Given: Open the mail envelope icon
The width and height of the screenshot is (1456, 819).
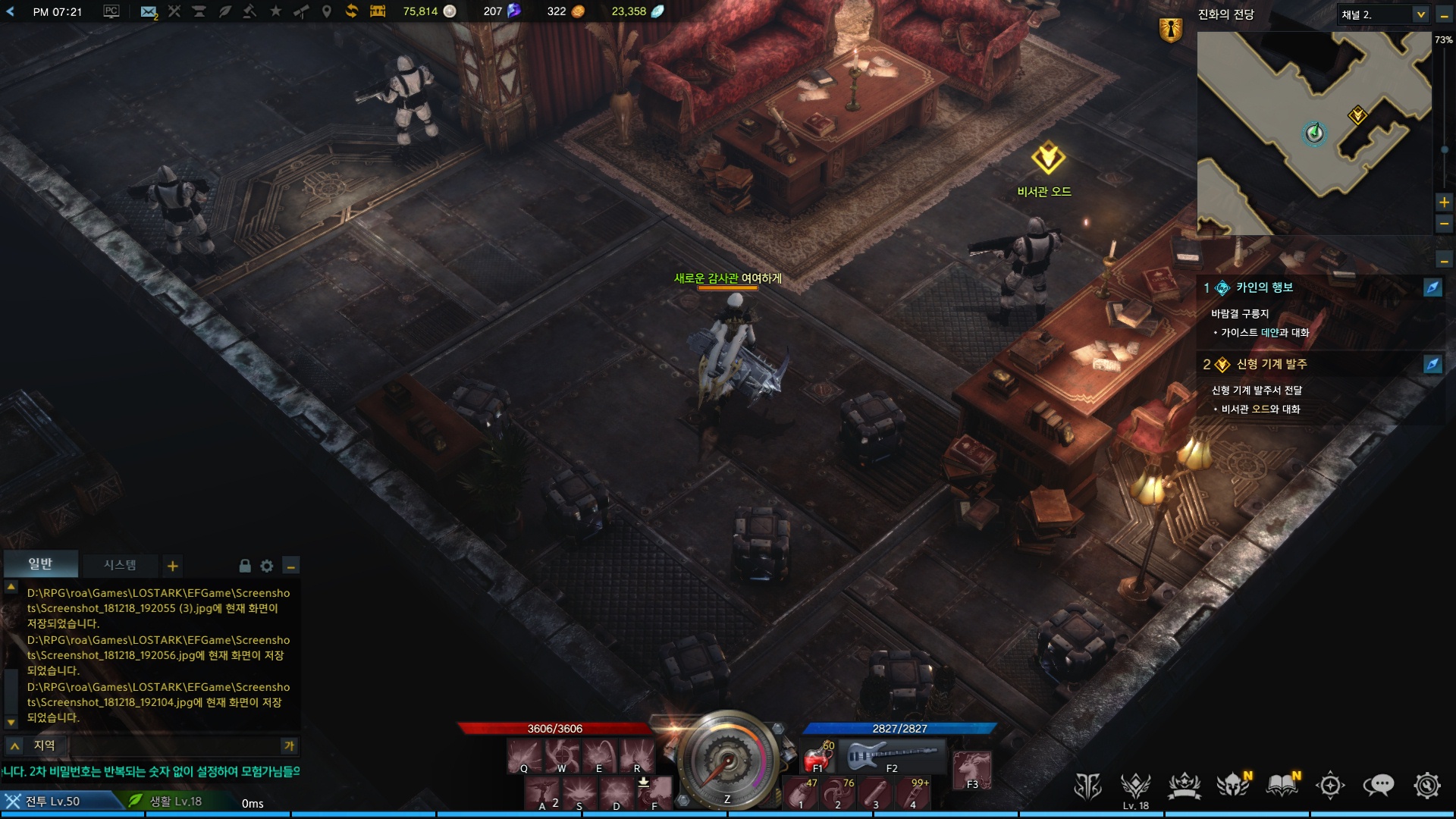Looking at the screenshot, I should tap(149, 11).
